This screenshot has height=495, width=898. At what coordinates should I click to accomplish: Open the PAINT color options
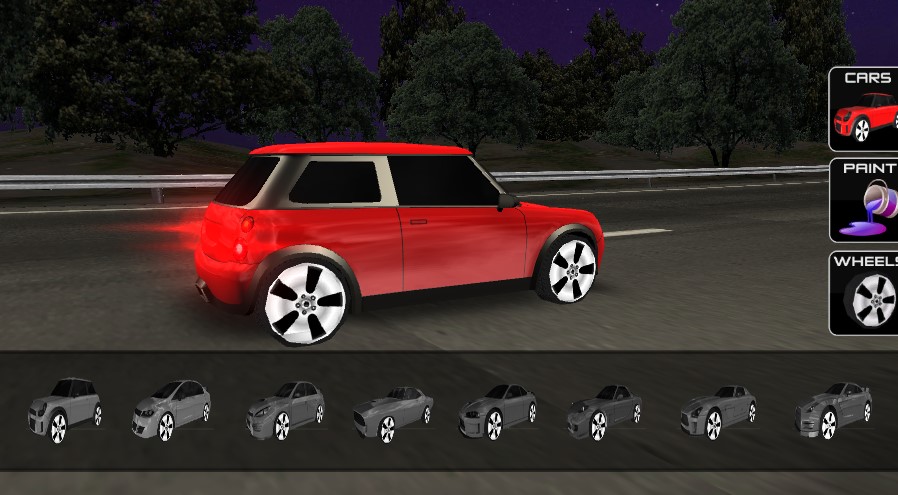point(865,200)
